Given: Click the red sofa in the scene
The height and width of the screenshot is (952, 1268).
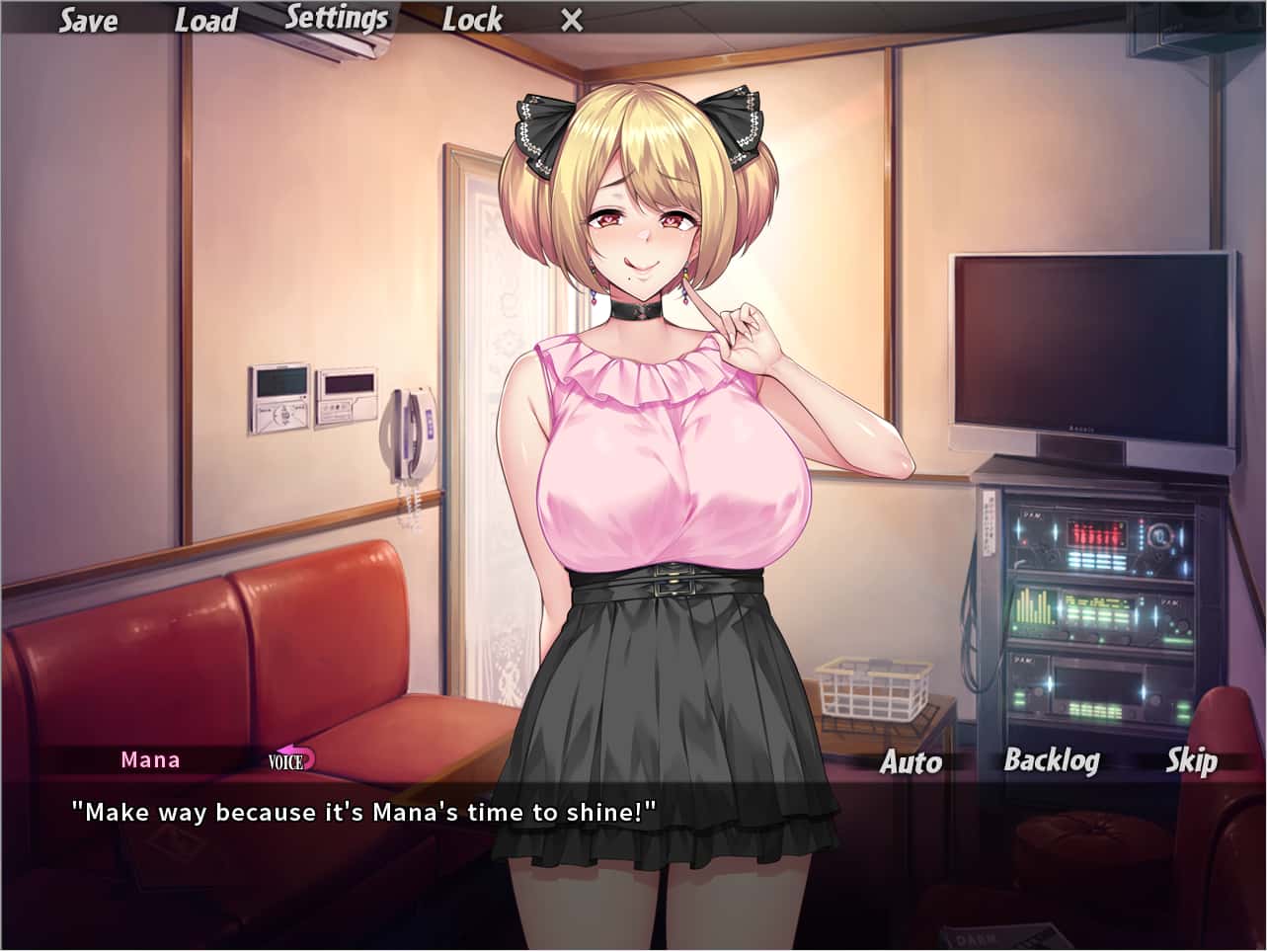Looking at the screenshot, I should click(x=247, y=642).
